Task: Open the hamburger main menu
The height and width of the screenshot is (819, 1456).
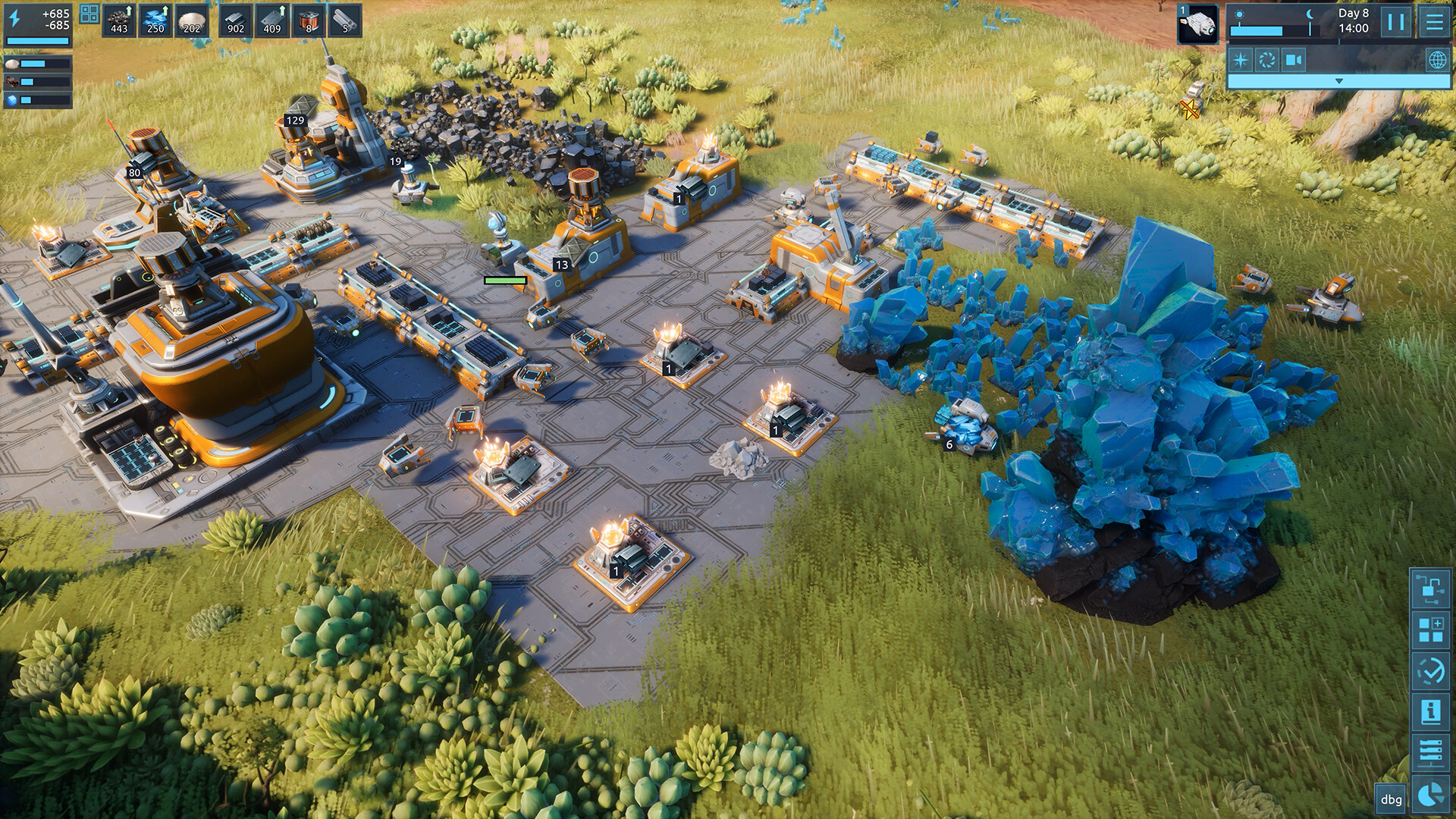Action: tap(1434, 22)
